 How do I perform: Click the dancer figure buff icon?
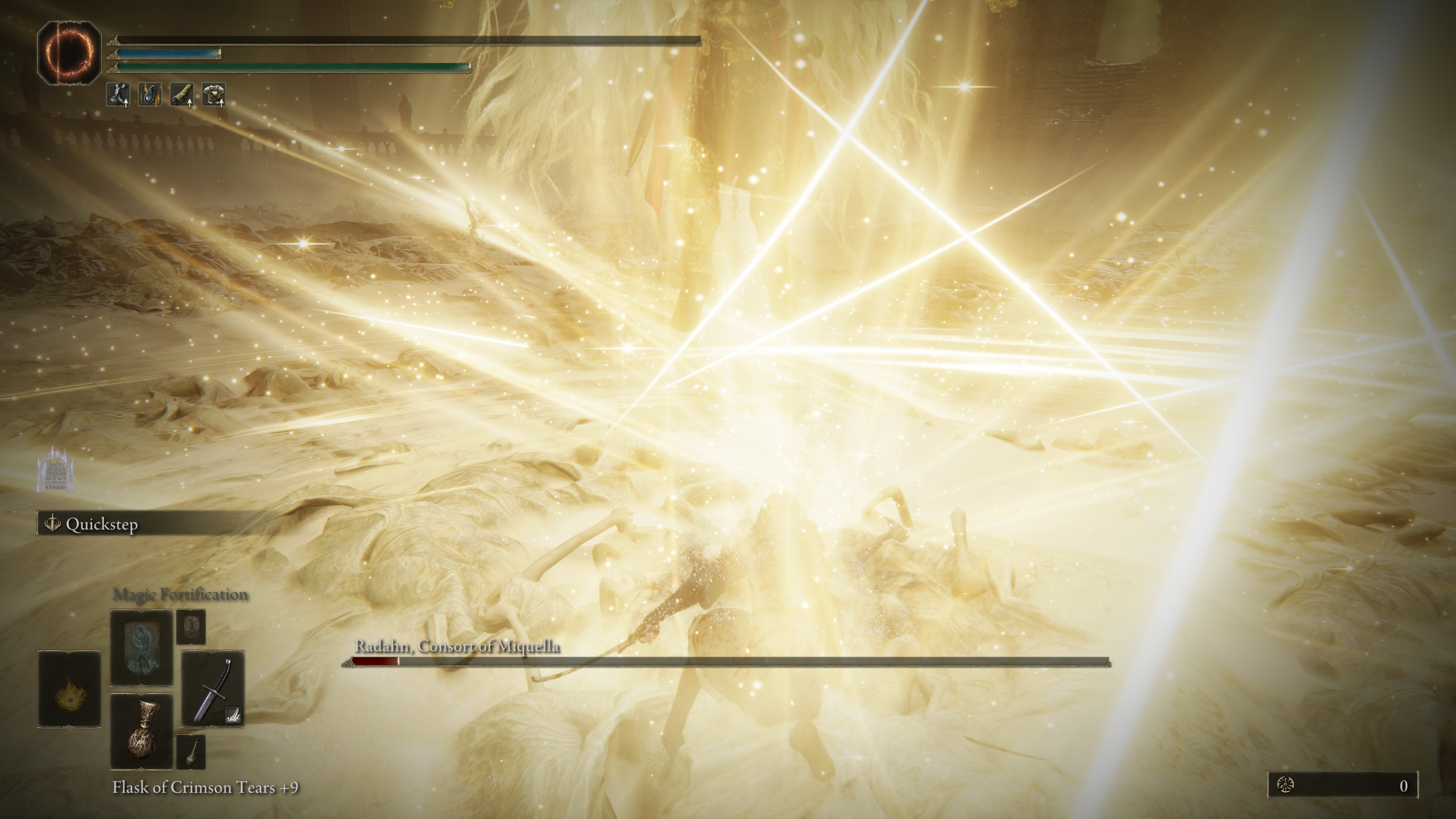point(118,95)
